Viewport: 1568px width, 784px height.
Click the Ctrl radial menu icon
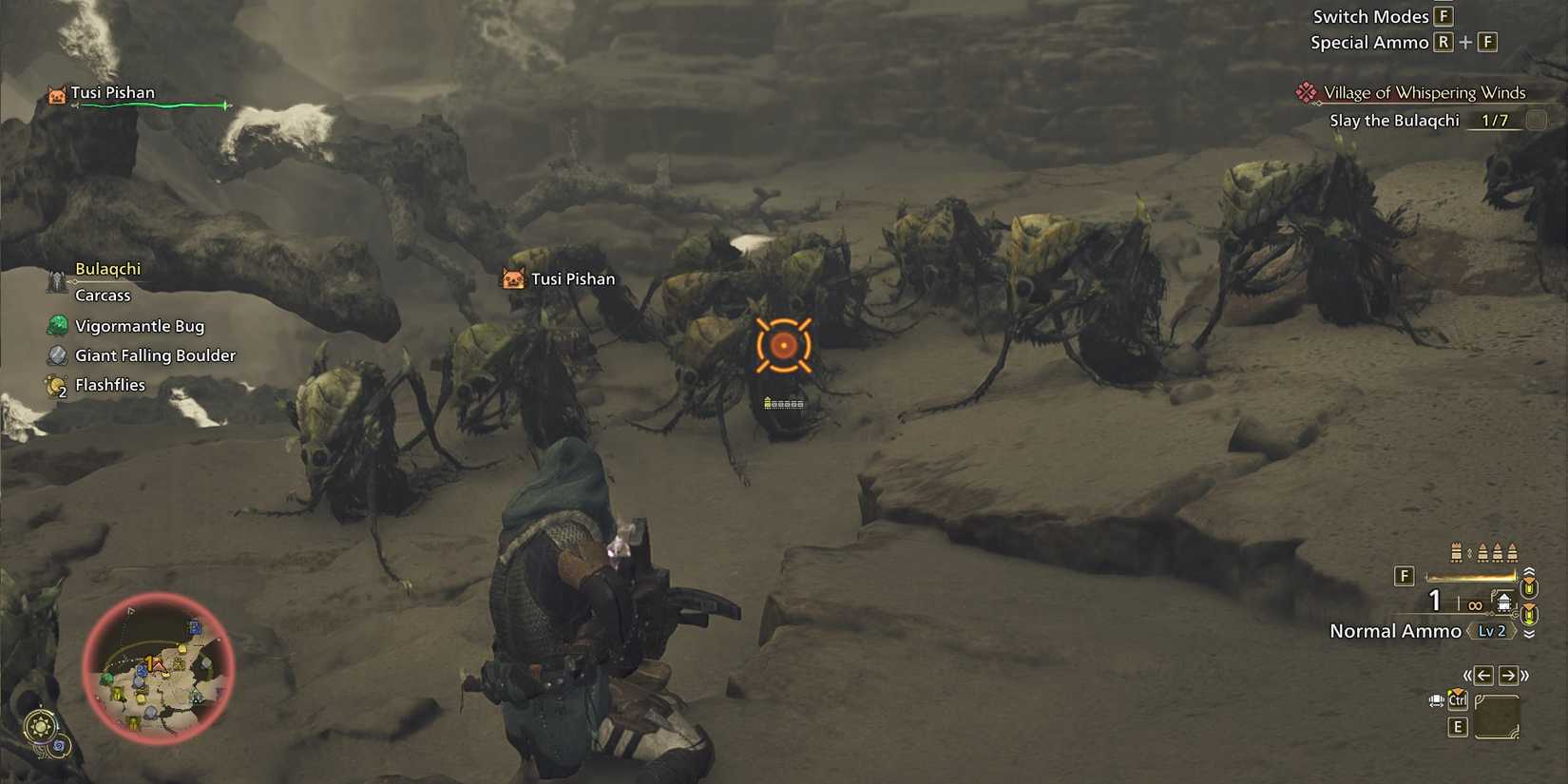(1458, 700)
